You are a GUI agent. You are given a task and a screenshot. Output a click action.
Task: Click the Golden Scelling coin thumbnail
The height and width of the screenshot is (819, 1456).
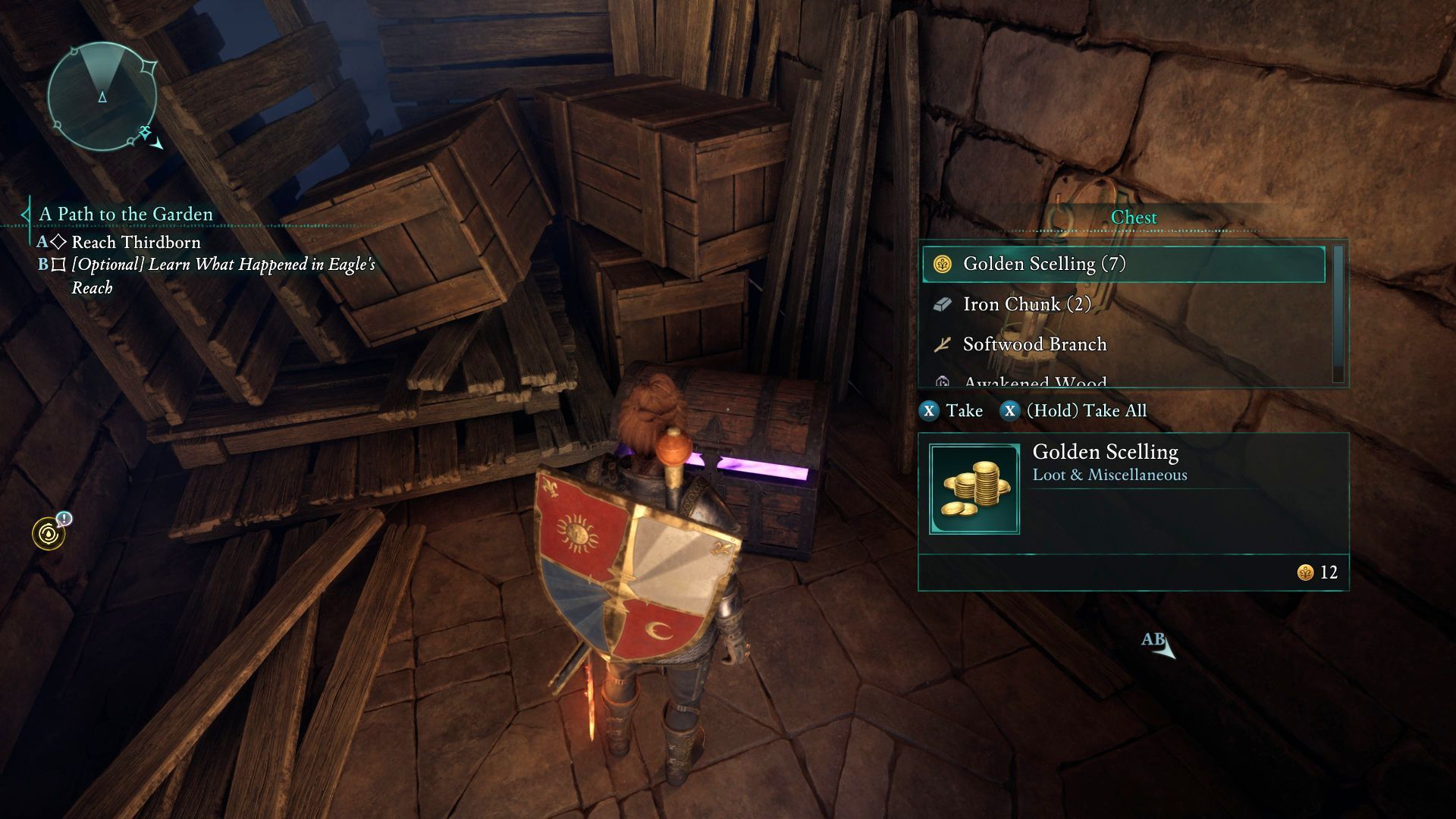pos(974,489)
